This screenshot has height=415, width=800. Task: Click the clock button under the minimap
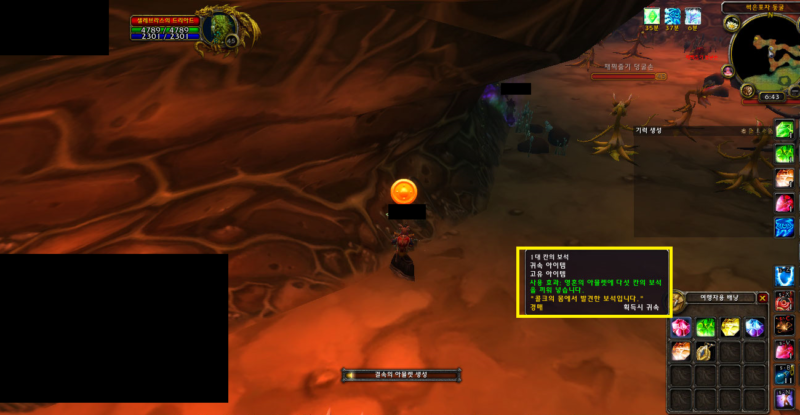771,96
